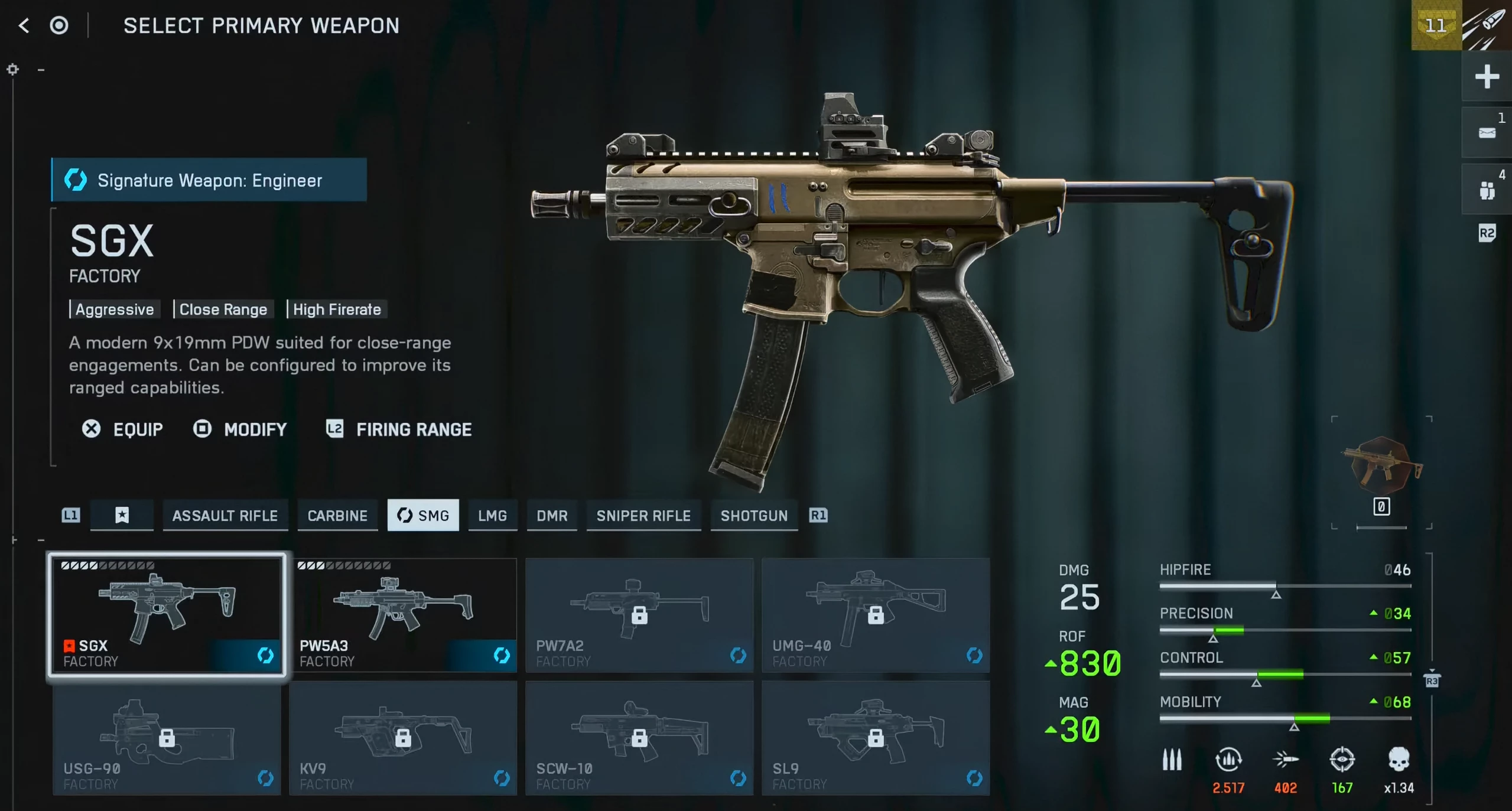Image resolution: width=1512 pixels, height=811 pixels.
Task: Choose the PW5A3 Factory weapon tile
Action: pos(403,615)
